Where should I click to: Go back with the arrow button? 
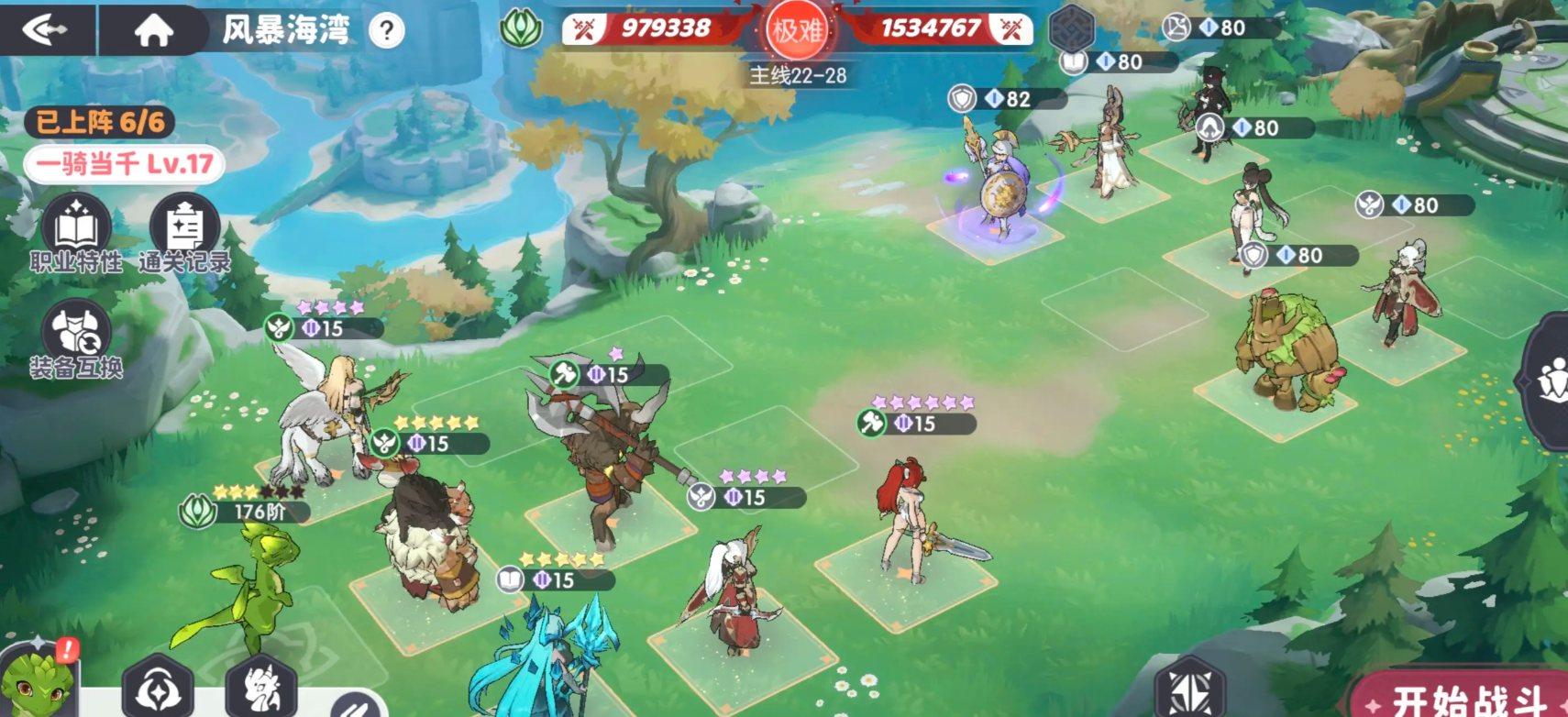tap(46, 30)
